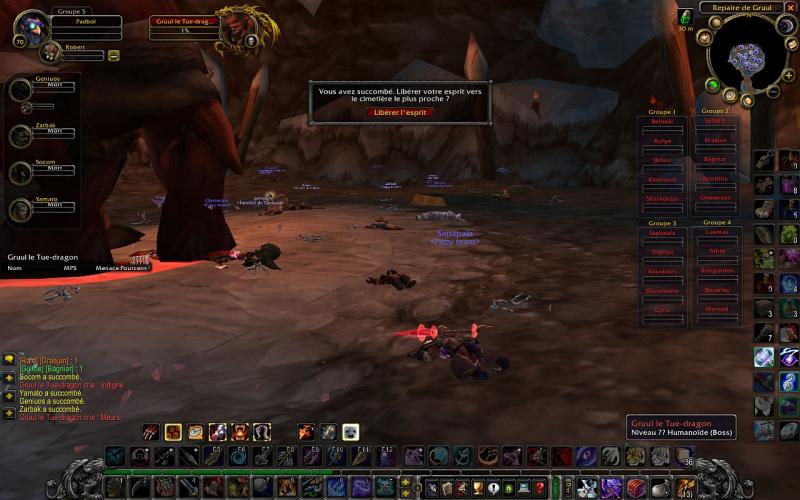The image size is (800, 500).
Task: Target party member Socom
Action: [x=22, y=172]
